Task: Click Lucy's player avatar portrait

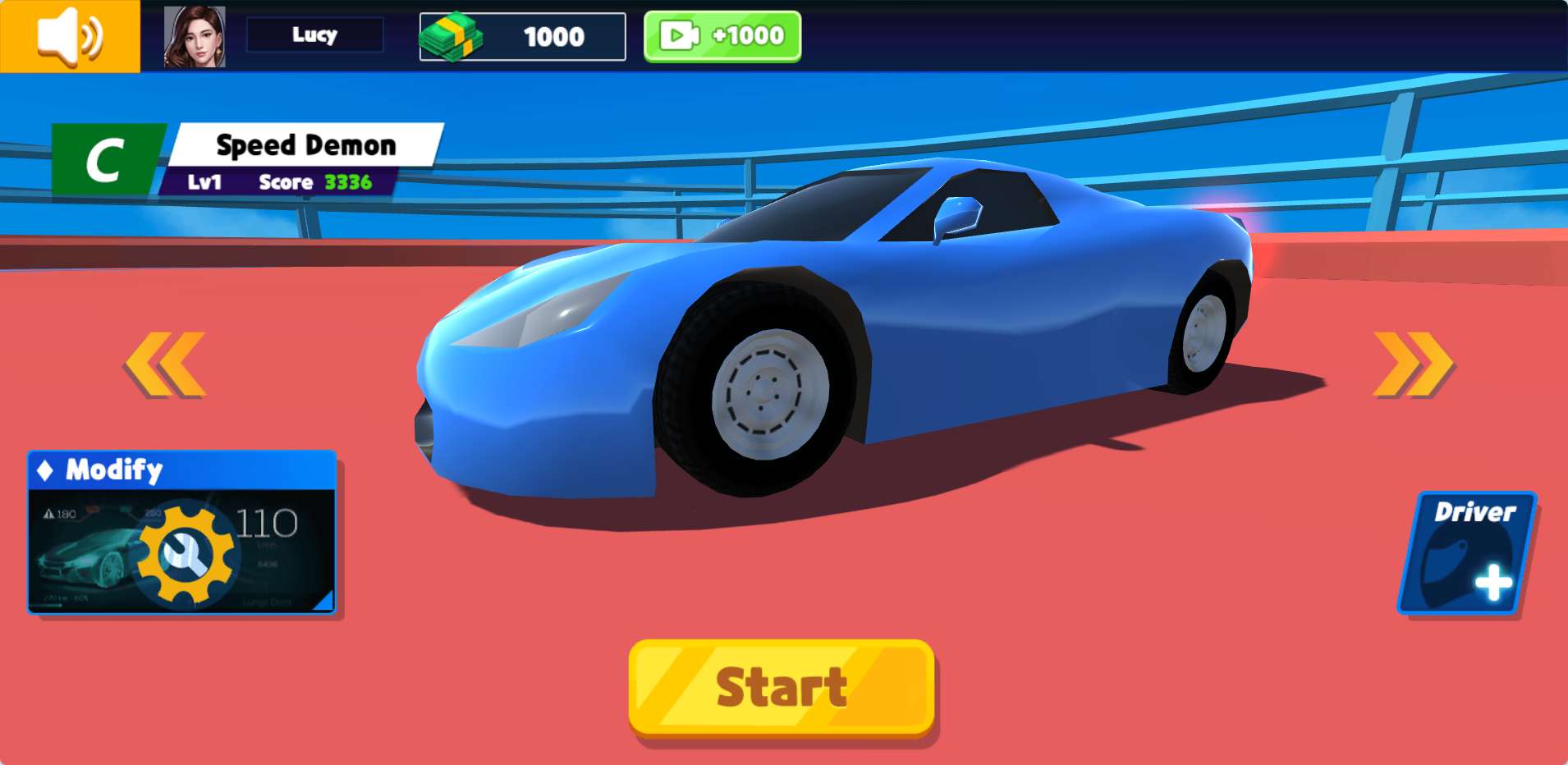Action: tap(195, 37)
